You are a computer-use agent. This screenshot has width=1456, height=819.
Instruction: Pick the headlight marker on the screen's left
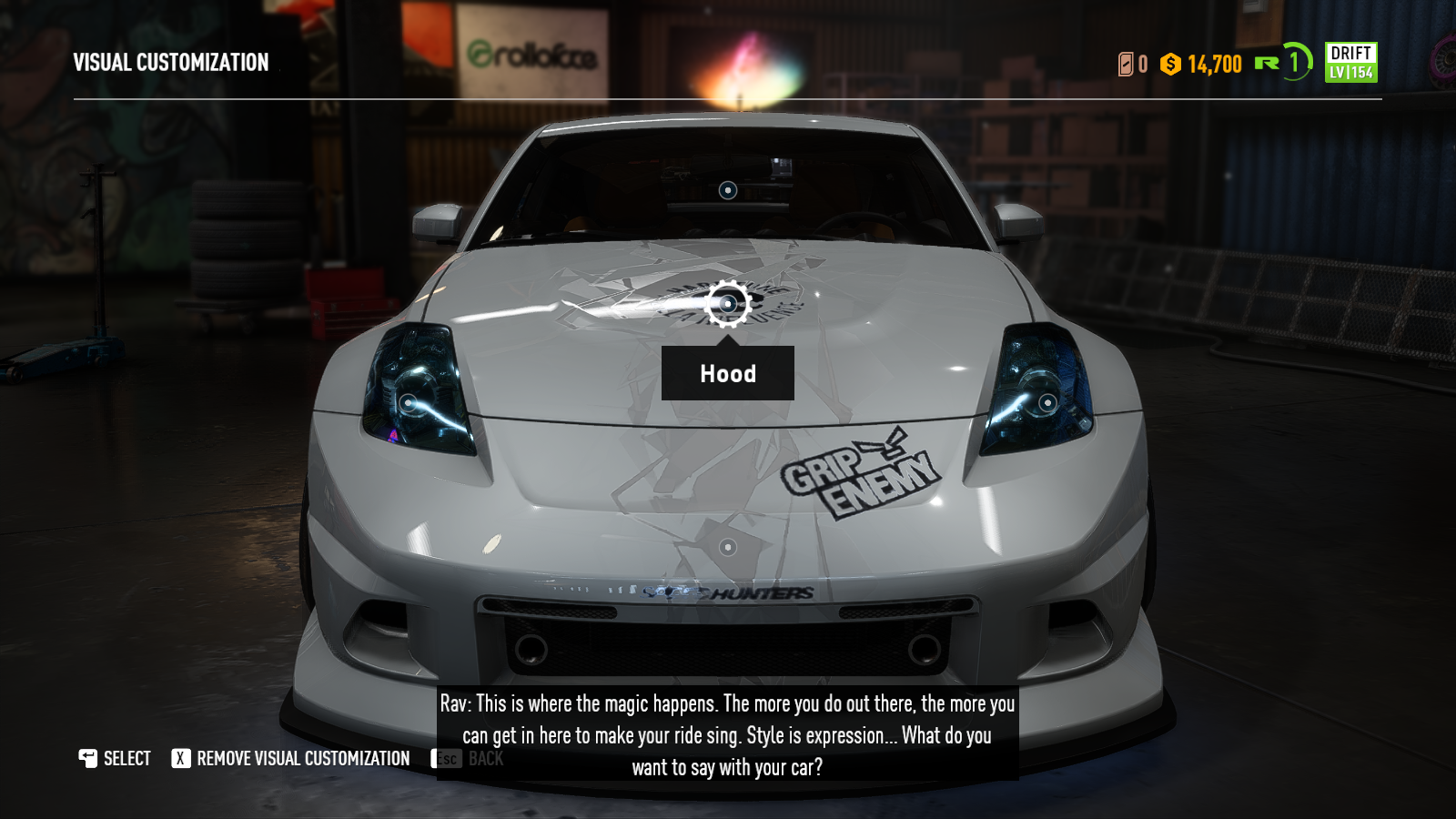pos(409,402)
